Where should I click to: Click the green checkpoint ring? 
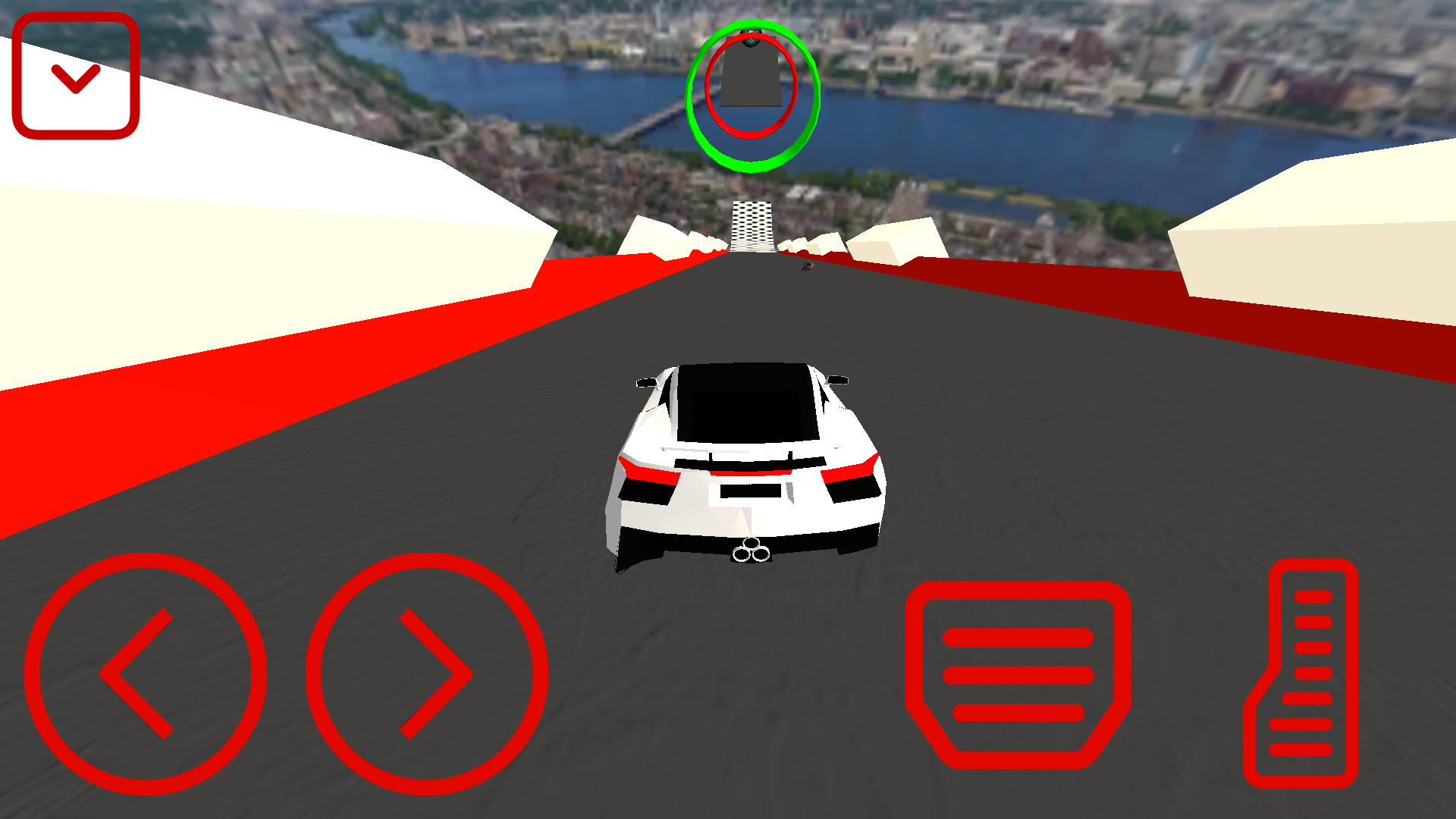click(753, 95)
